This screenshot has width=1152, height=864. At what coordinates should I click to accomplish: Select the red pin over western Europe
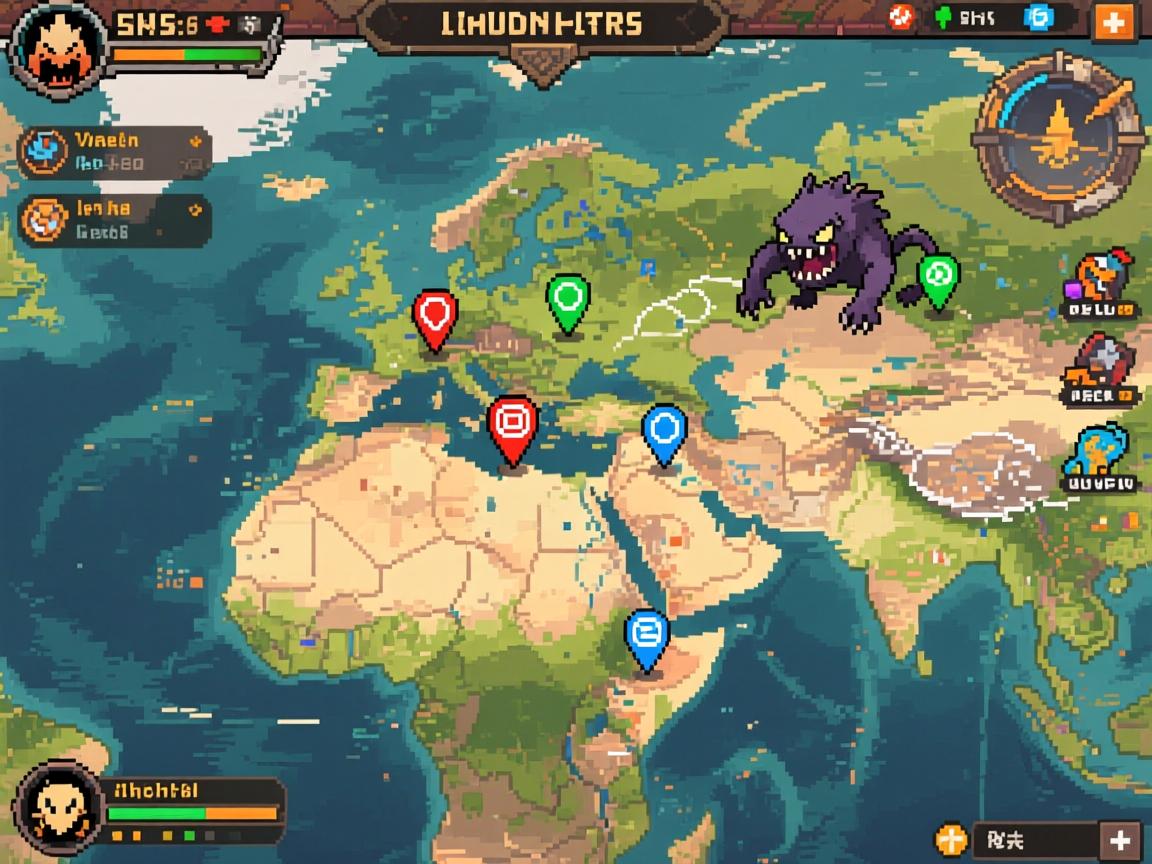435,316
